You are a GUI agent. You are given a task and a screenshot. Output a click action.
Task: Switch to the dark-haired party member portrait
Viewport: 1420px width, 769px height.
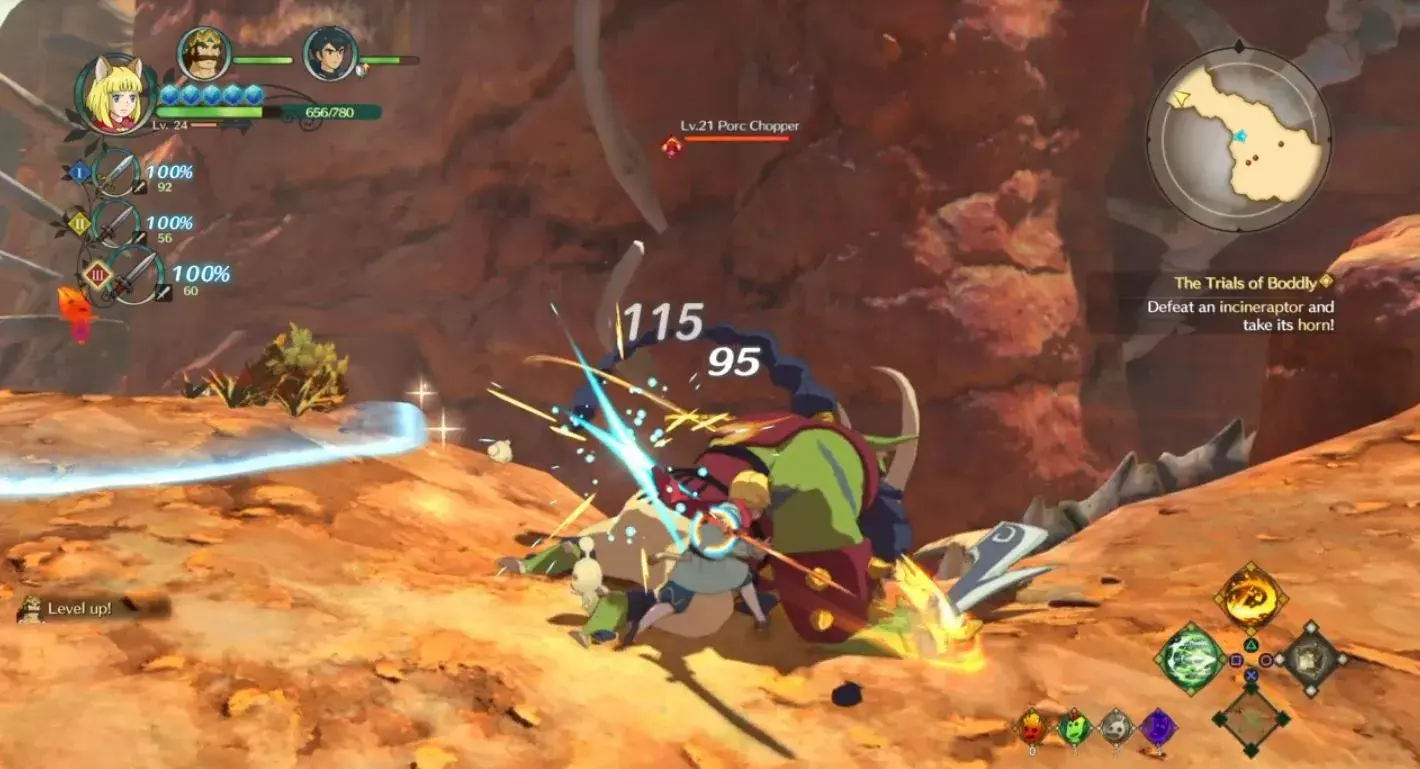[x=329, y=54]
